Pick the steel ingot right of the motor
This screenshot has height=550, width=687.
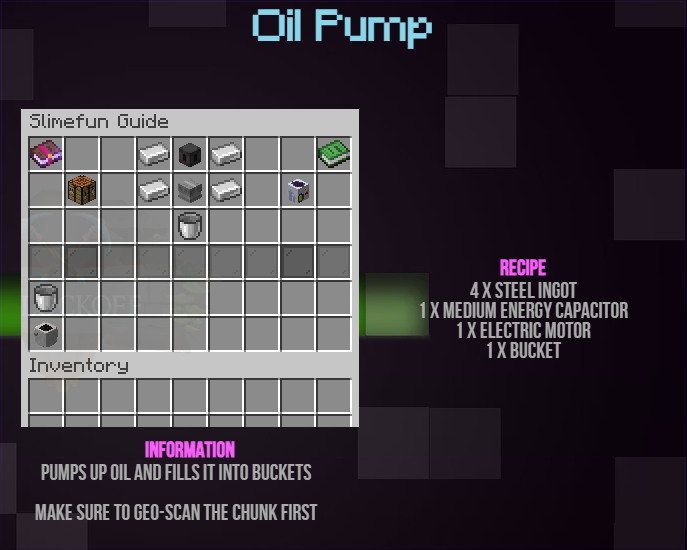226,189
